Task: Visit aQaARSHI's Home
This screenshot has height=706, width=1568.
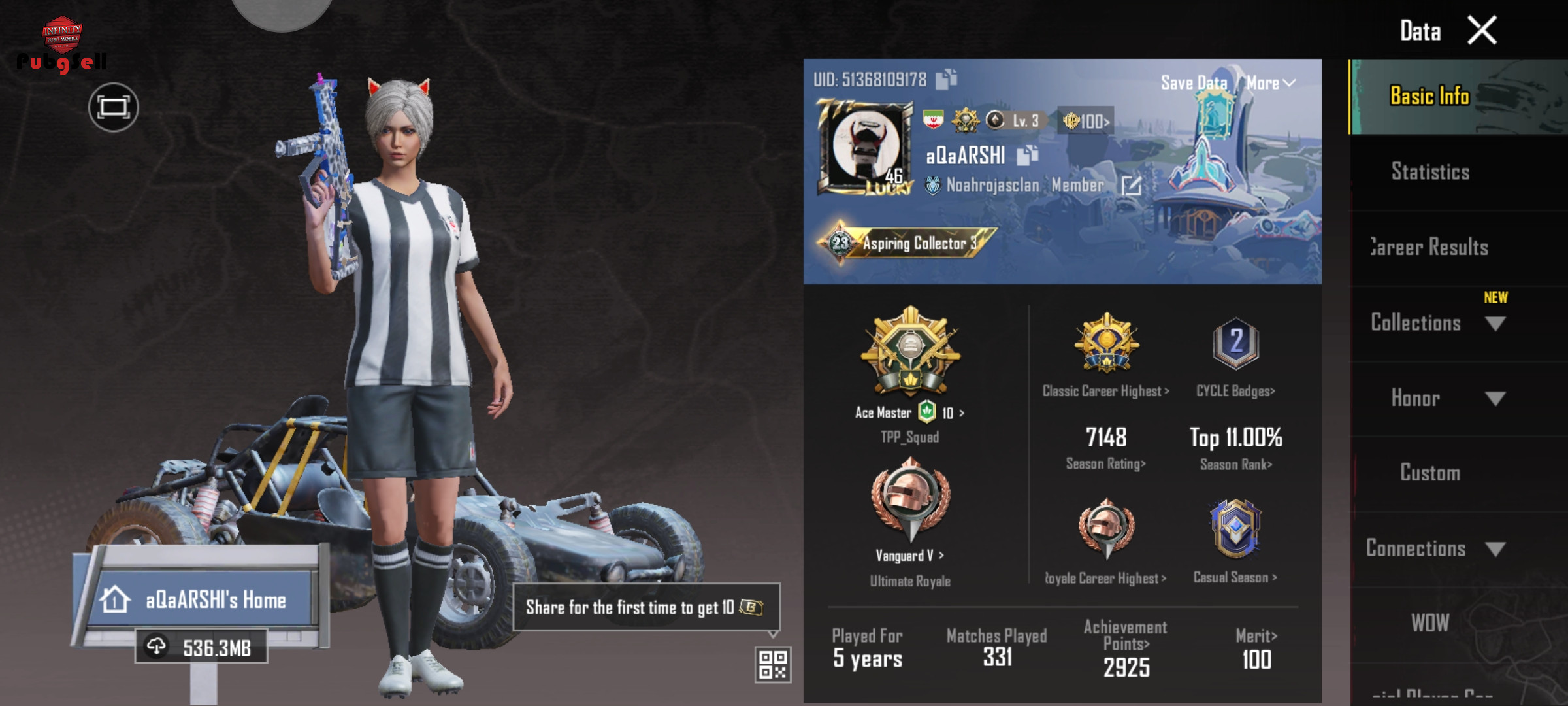Action: click(x=203, y=599)
